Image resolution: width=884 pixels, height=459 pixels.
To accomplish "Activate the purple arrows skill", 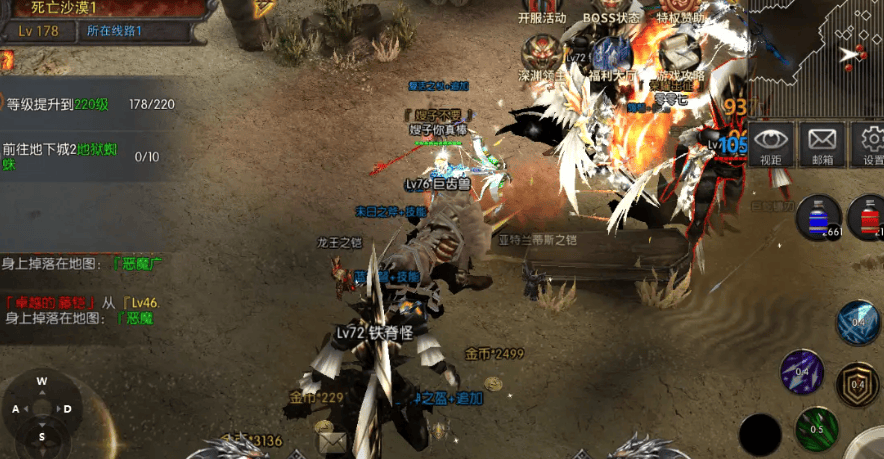I will (x=802, y=372).
